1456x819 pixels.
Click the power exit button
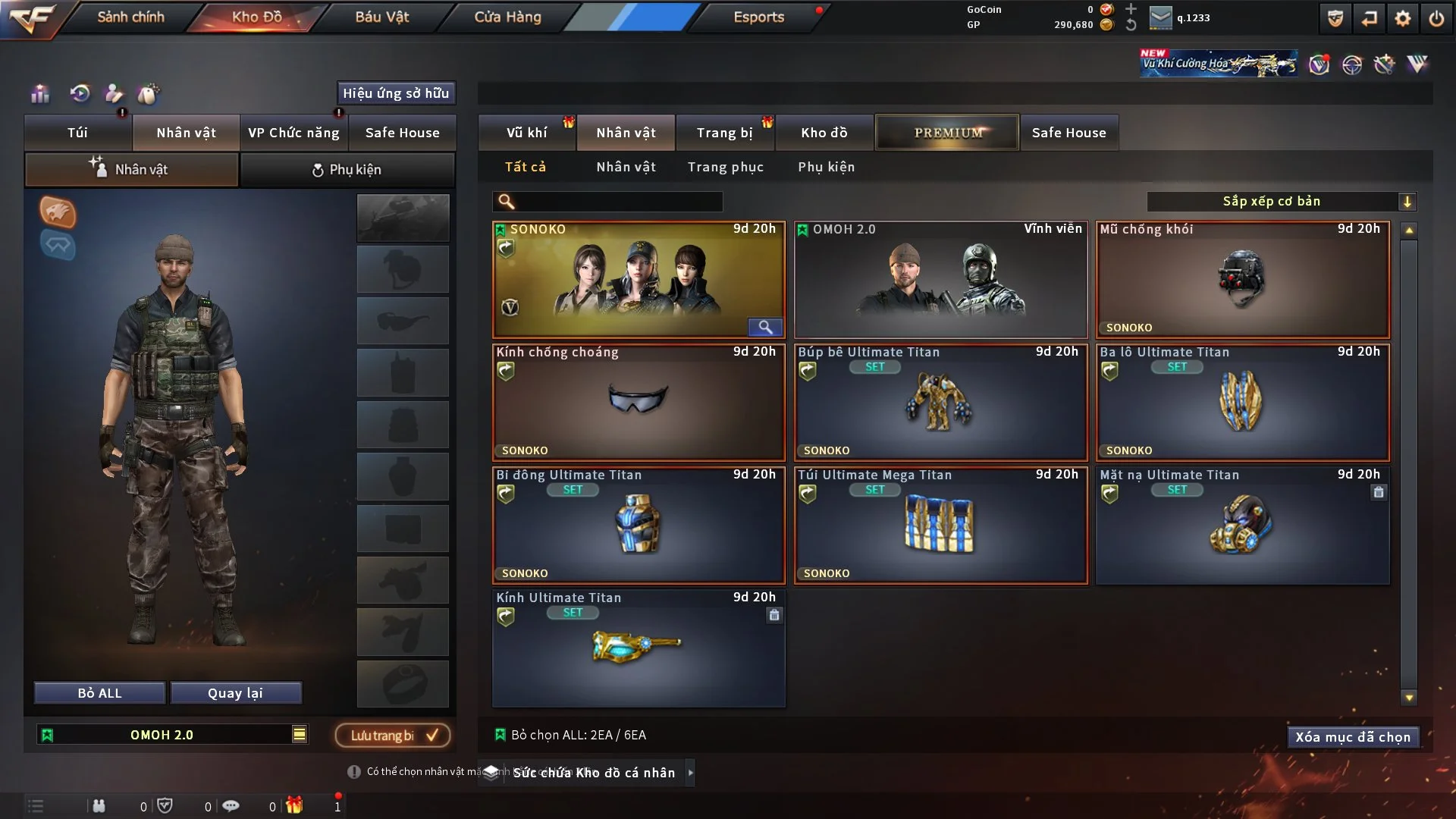click(x=1436, y=18)
